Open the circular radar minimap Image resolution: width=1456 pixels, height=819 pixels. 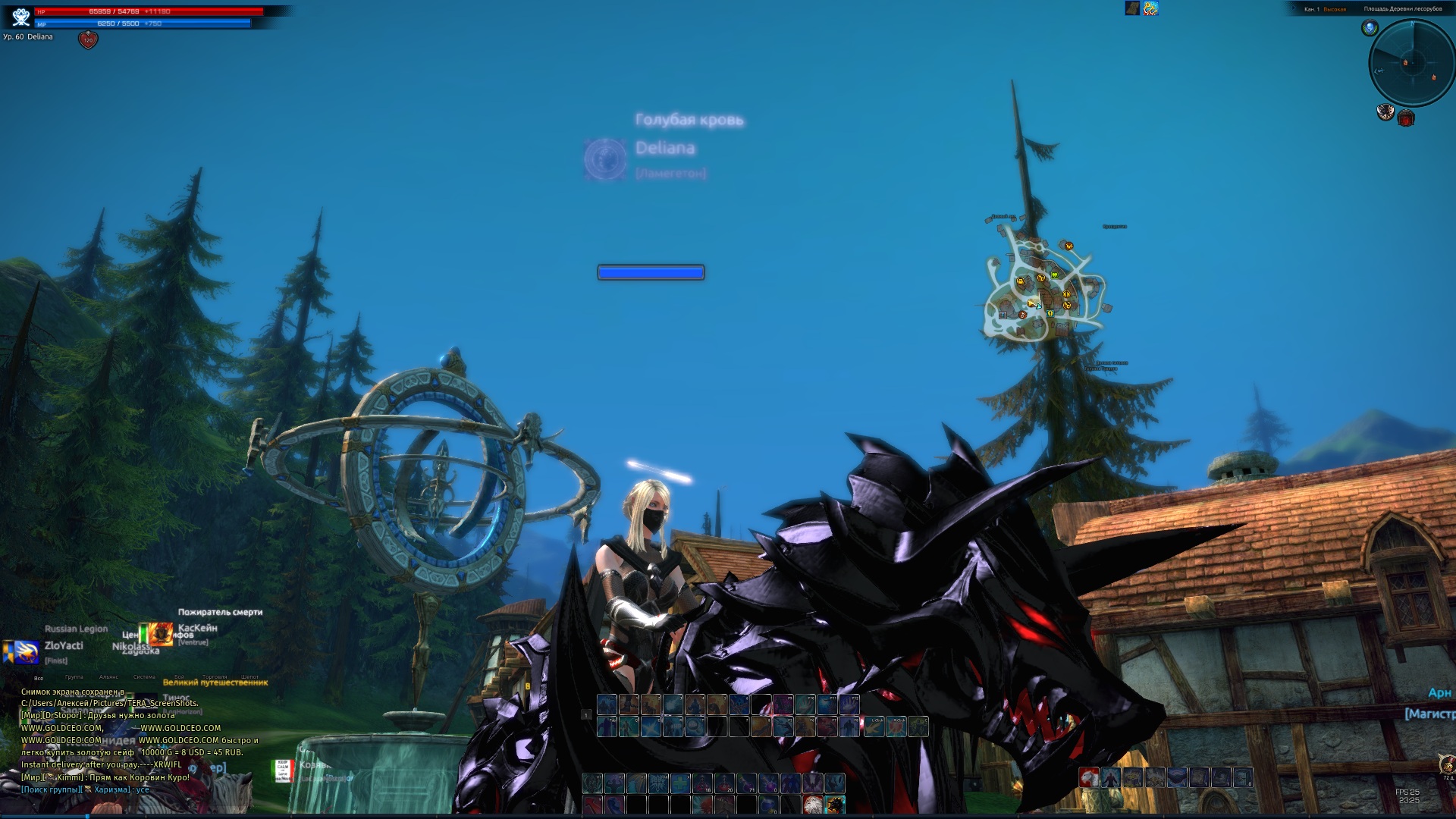coord(1411,64)
